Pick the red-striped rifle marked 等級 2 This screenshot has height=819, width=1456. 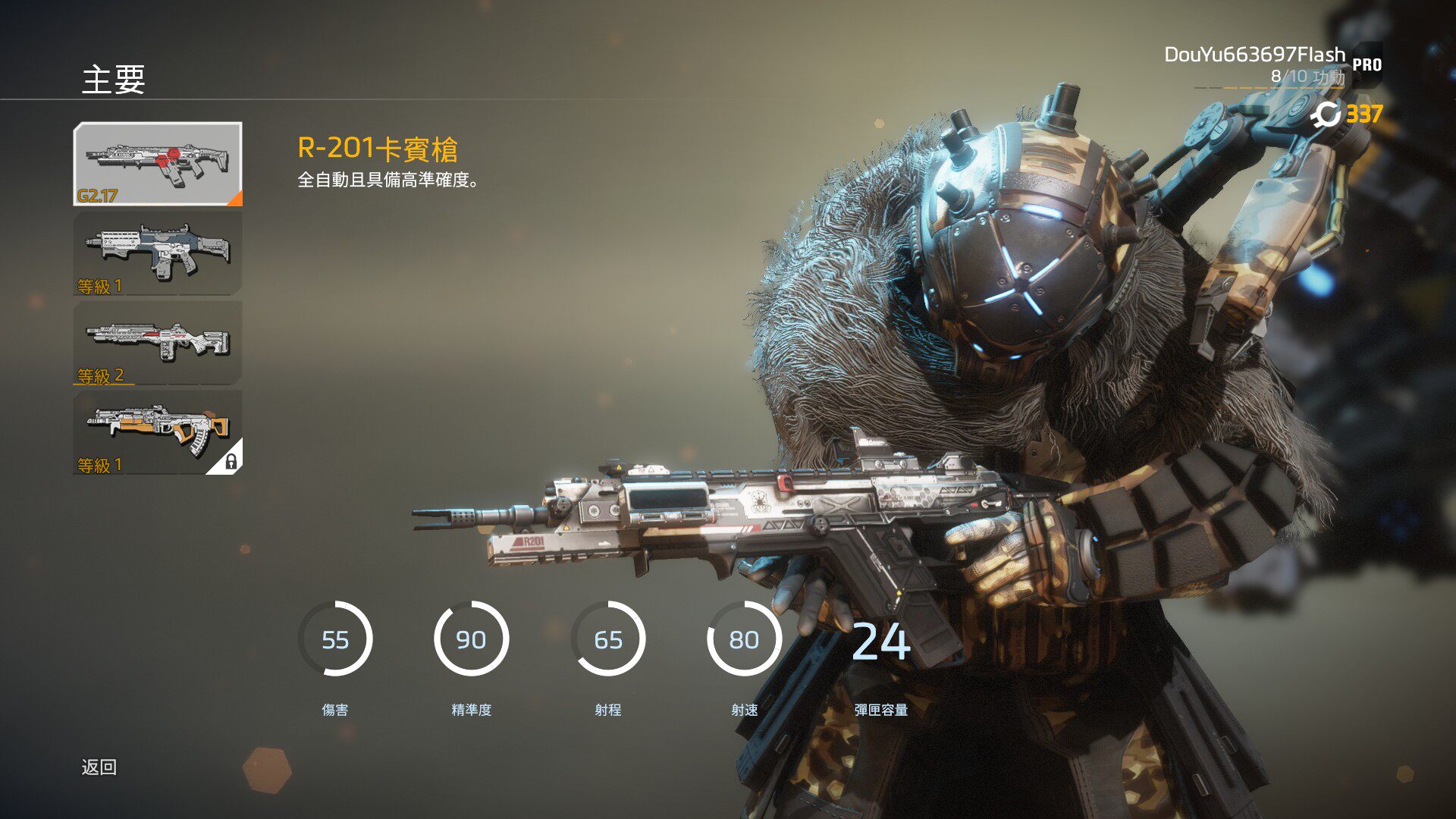(x=158, y=343)
